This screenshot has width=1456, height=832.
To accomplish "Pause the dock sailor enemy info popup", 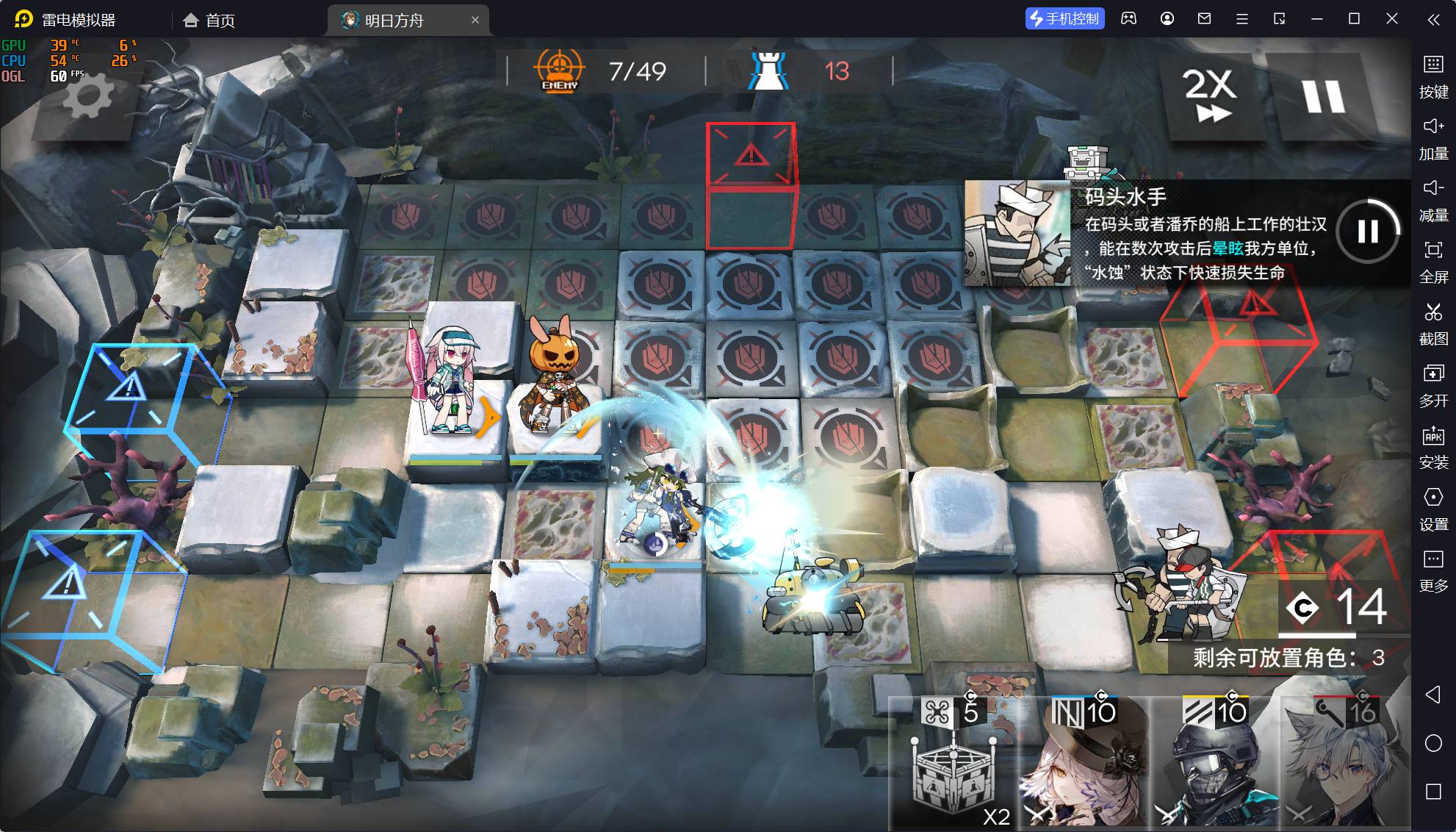I will tap(1367, 232).
